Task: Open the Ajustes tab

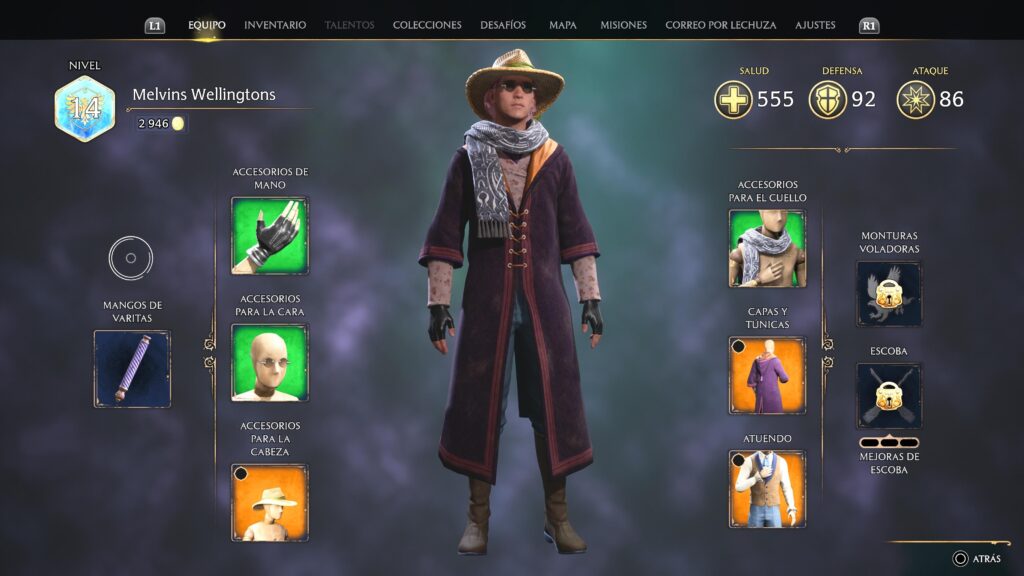Action: (815, 25)
